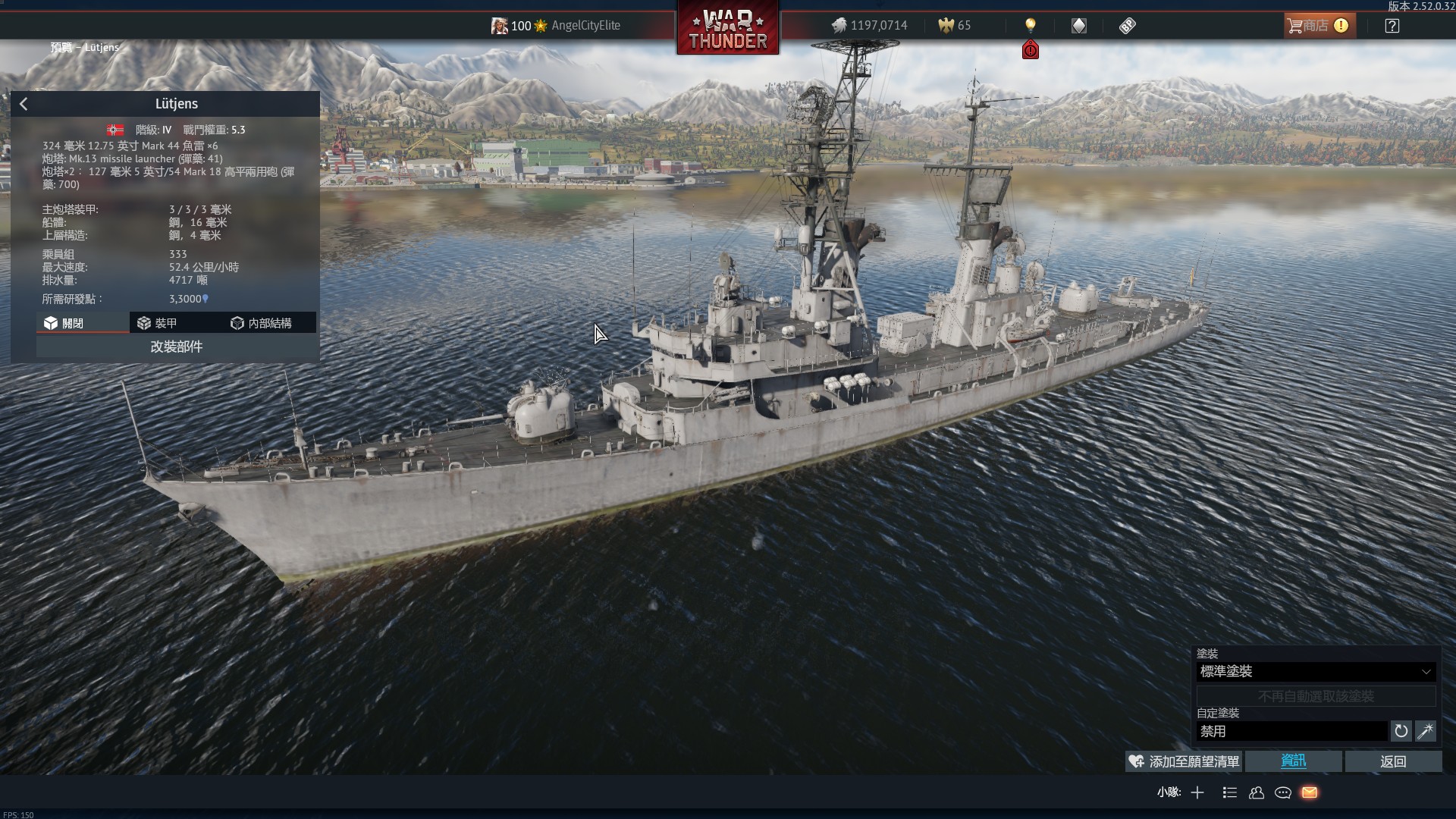Image resolution: width=1456 pixels, height=819 pixels.
Task: Refresh the custom skin list
Action: (1401, 731)
